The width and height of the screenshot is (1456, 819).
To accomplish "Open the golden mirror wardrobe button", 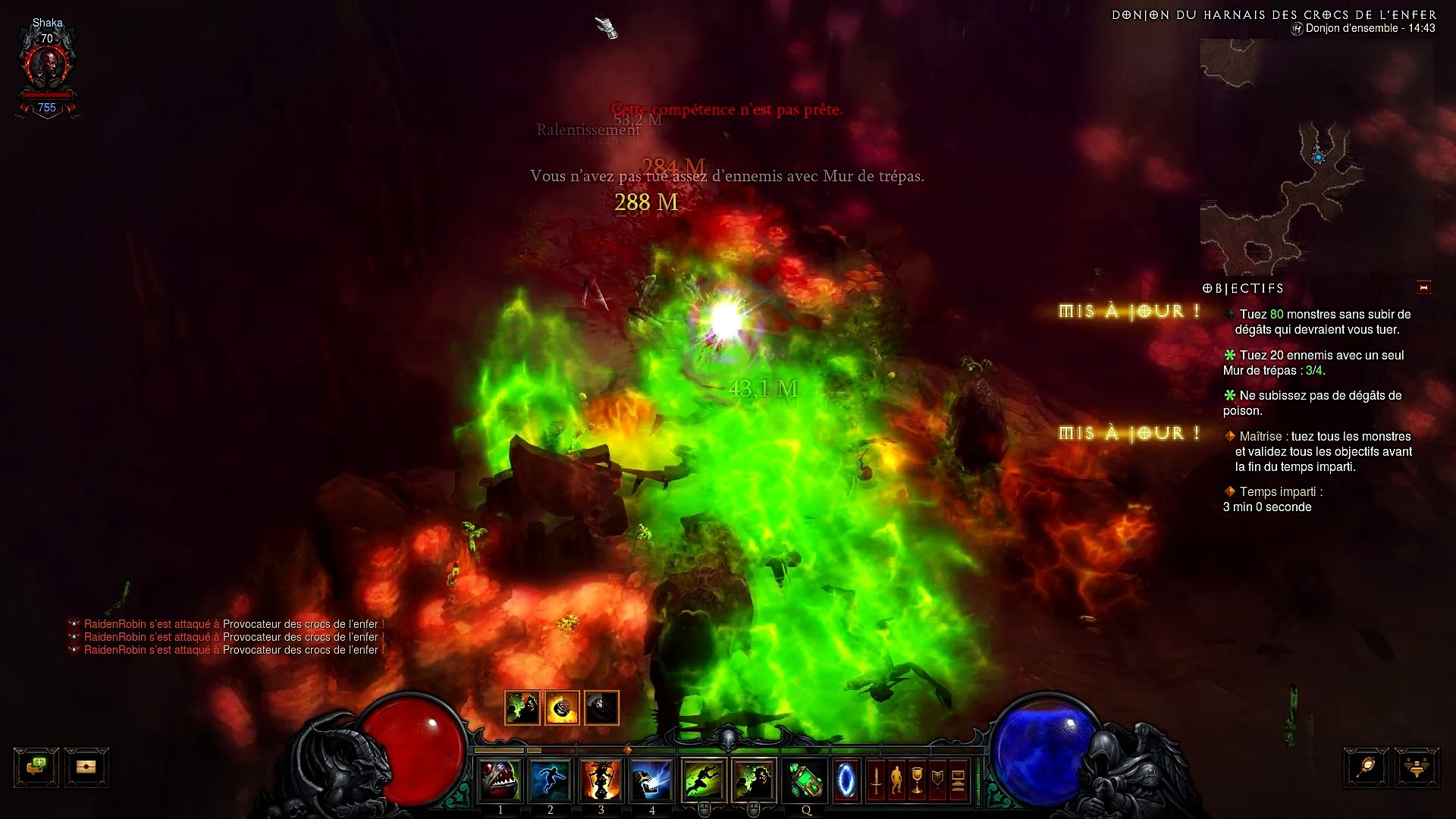I will pyautogui.click(x=1366, y=767).
